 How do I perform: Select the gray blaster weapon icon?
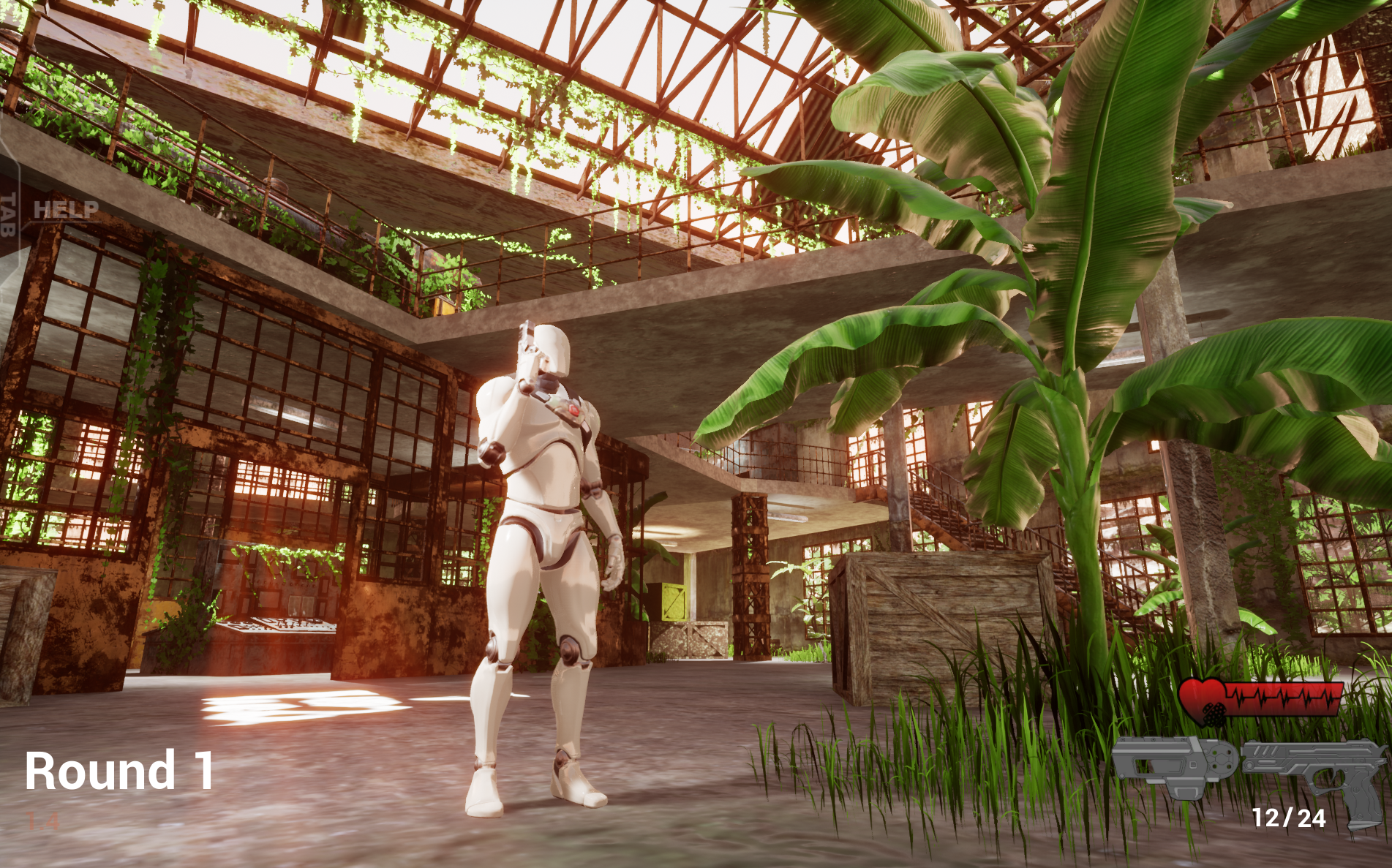tap(1173, 765)
